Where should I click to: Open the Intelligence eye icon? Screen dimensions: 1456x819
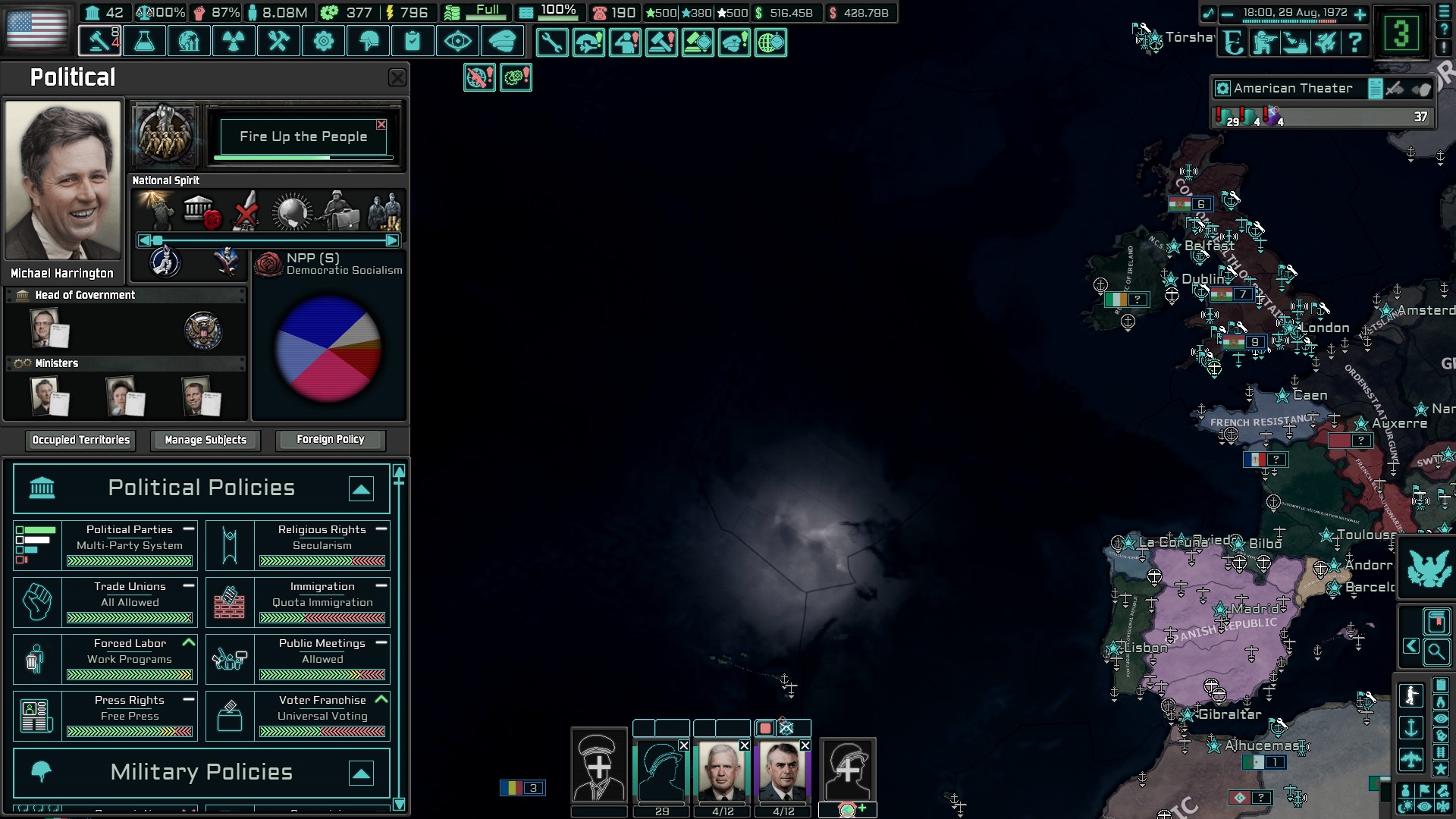click(457, 41)
